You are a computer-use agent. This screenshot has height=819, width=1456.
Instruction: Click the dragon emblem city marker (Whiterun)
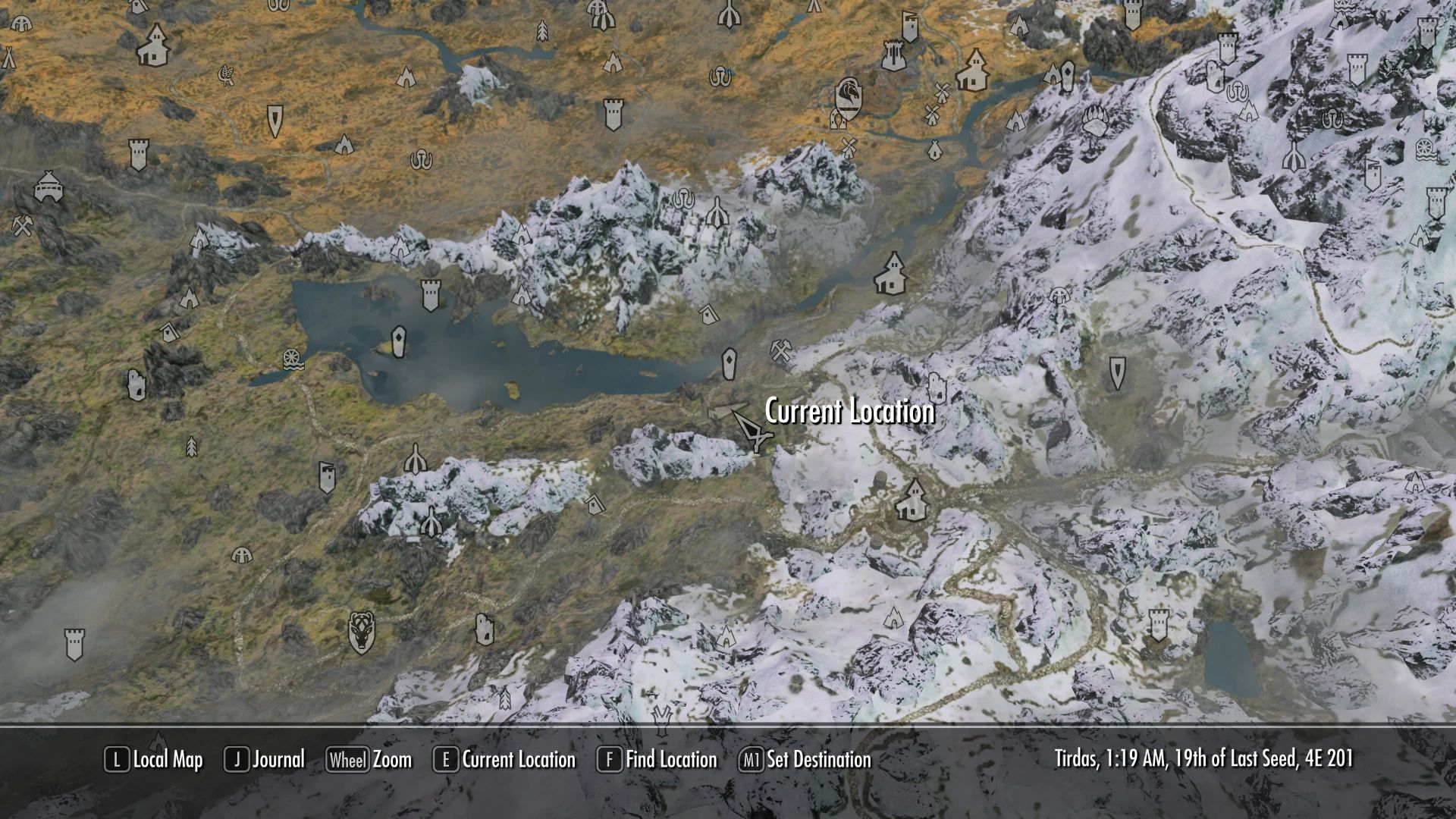pyautogui.click(x=849, y=96)
